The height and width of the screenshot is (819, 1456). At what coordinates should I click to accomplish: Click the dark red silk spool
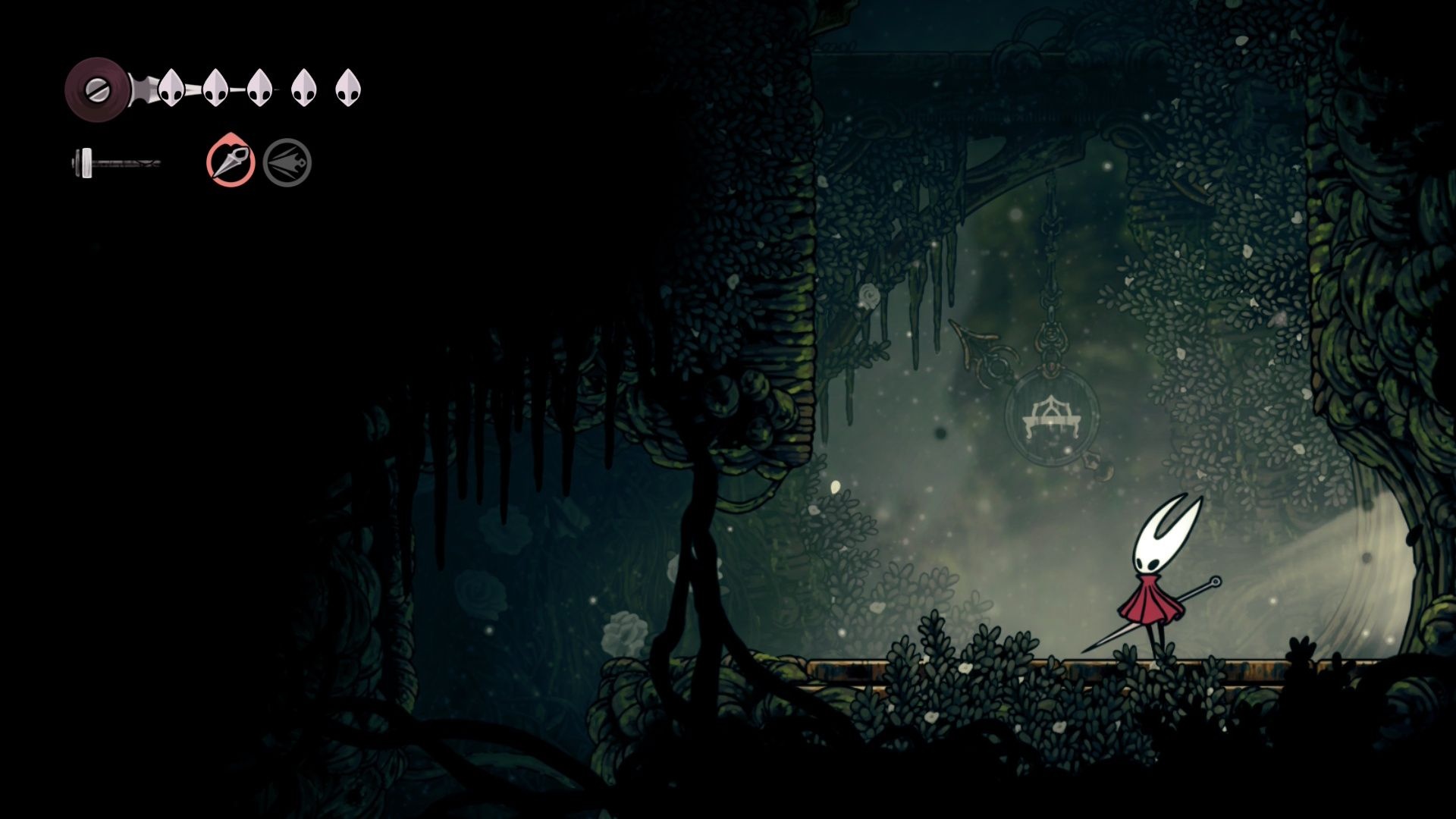click(96, 88)
